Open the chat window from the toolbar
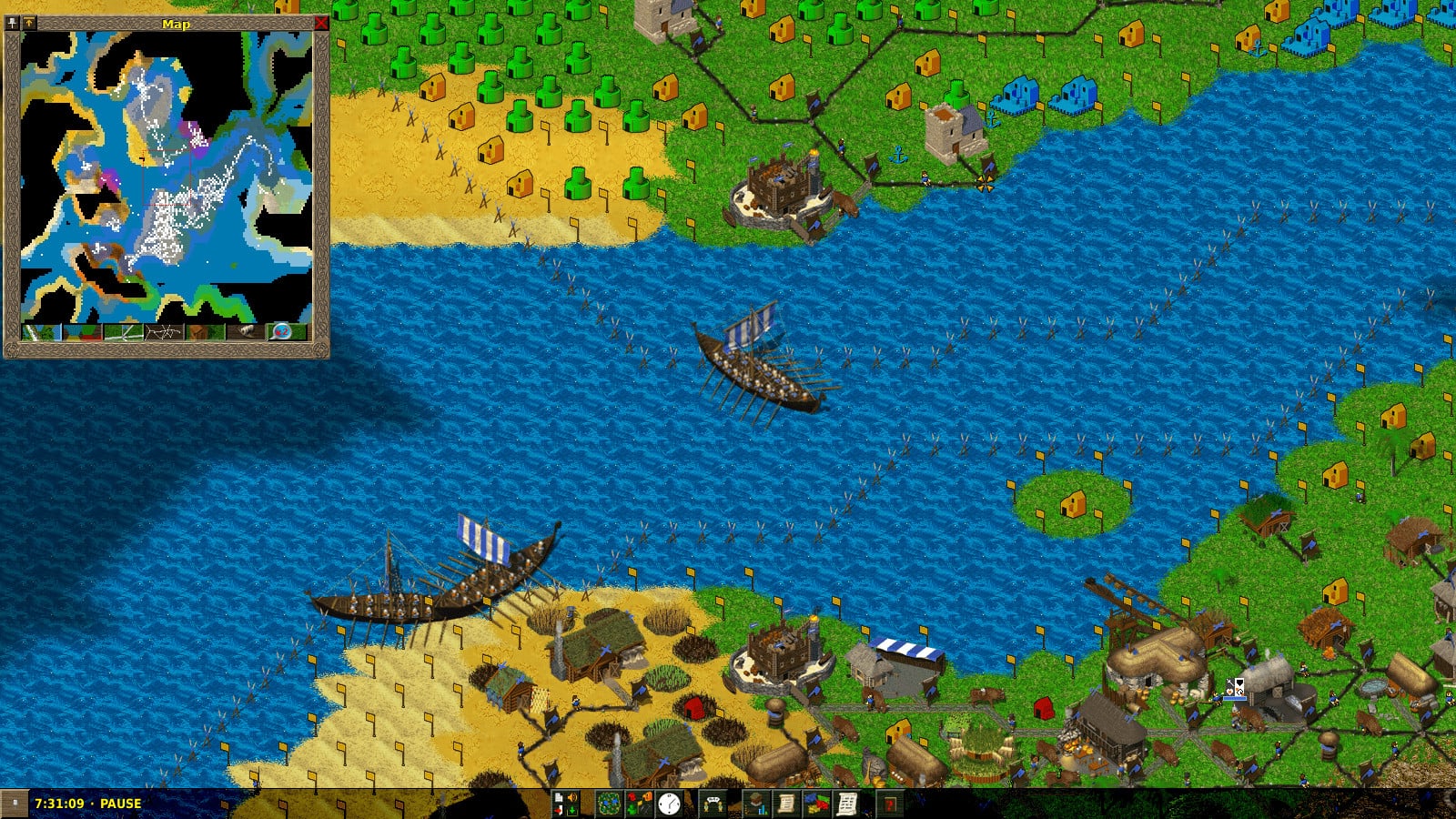The height and width of the screenshot is (819, 1456). click(x=714, y=803)
